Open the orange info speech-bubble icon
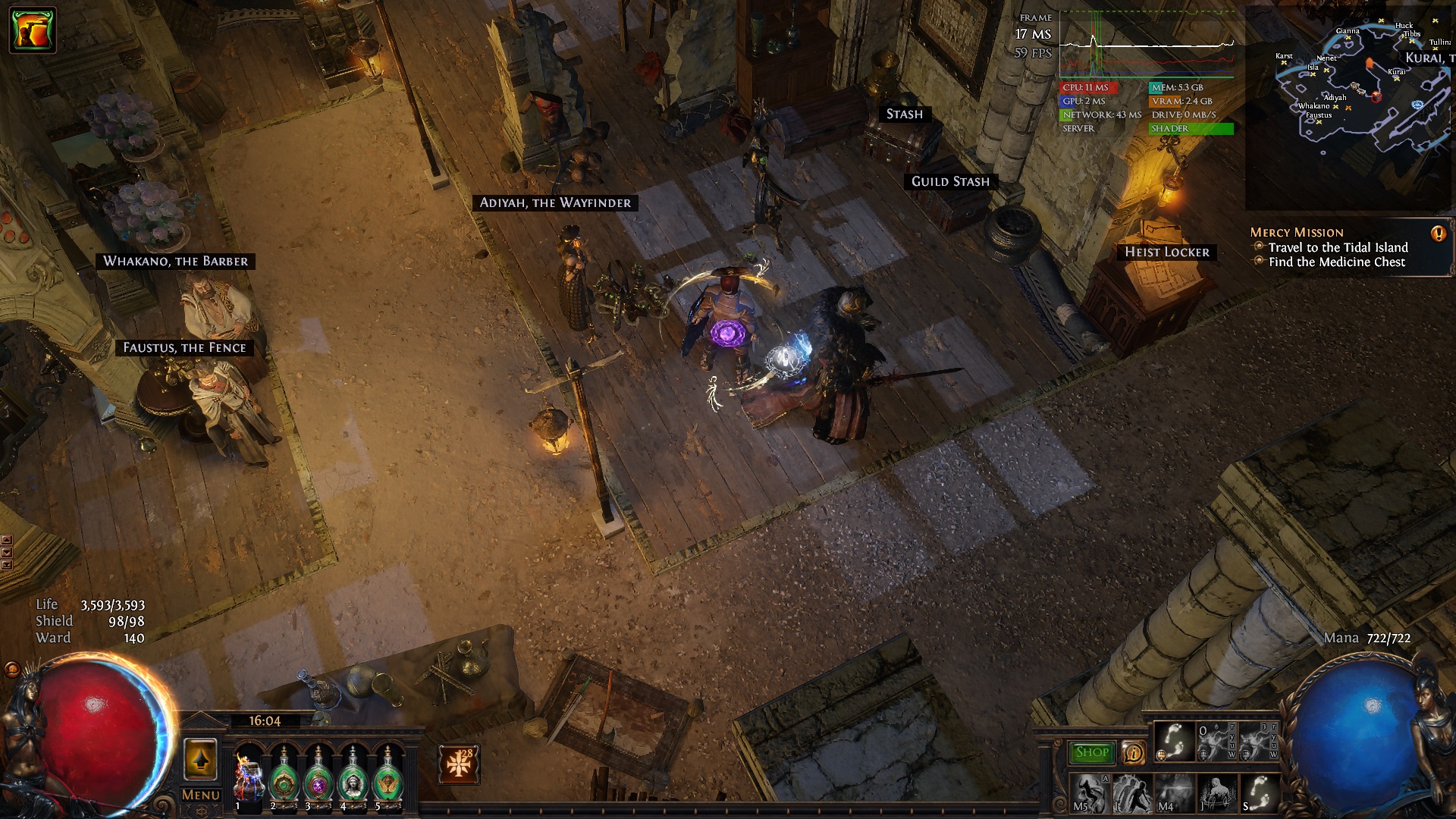This screenshot has width=1456, height=819. point(1133,752)
